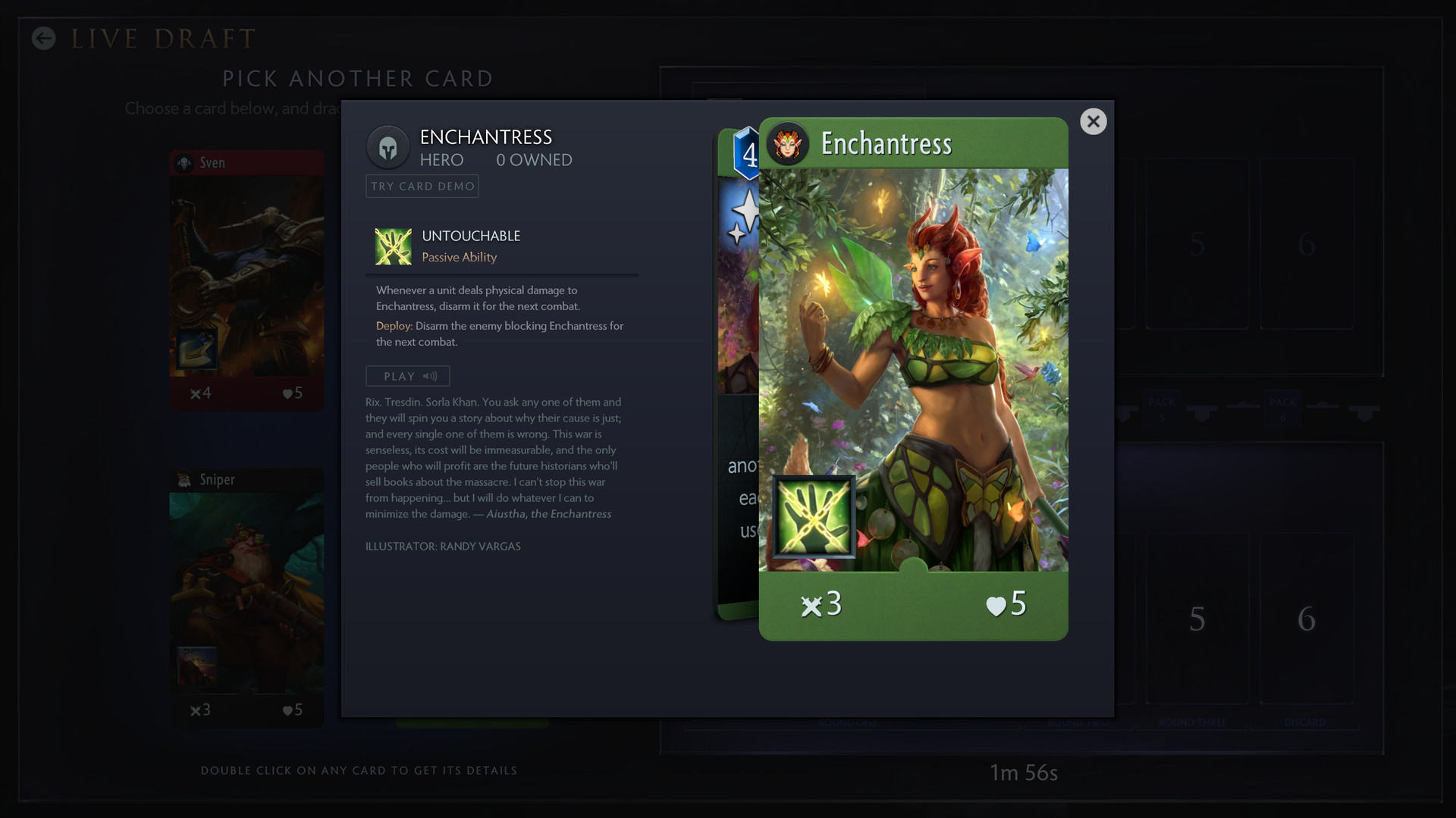Open the DISCARD section
Viewport: 1456px width, 818px height.
pyautogui.click(x=1305, y=722)
